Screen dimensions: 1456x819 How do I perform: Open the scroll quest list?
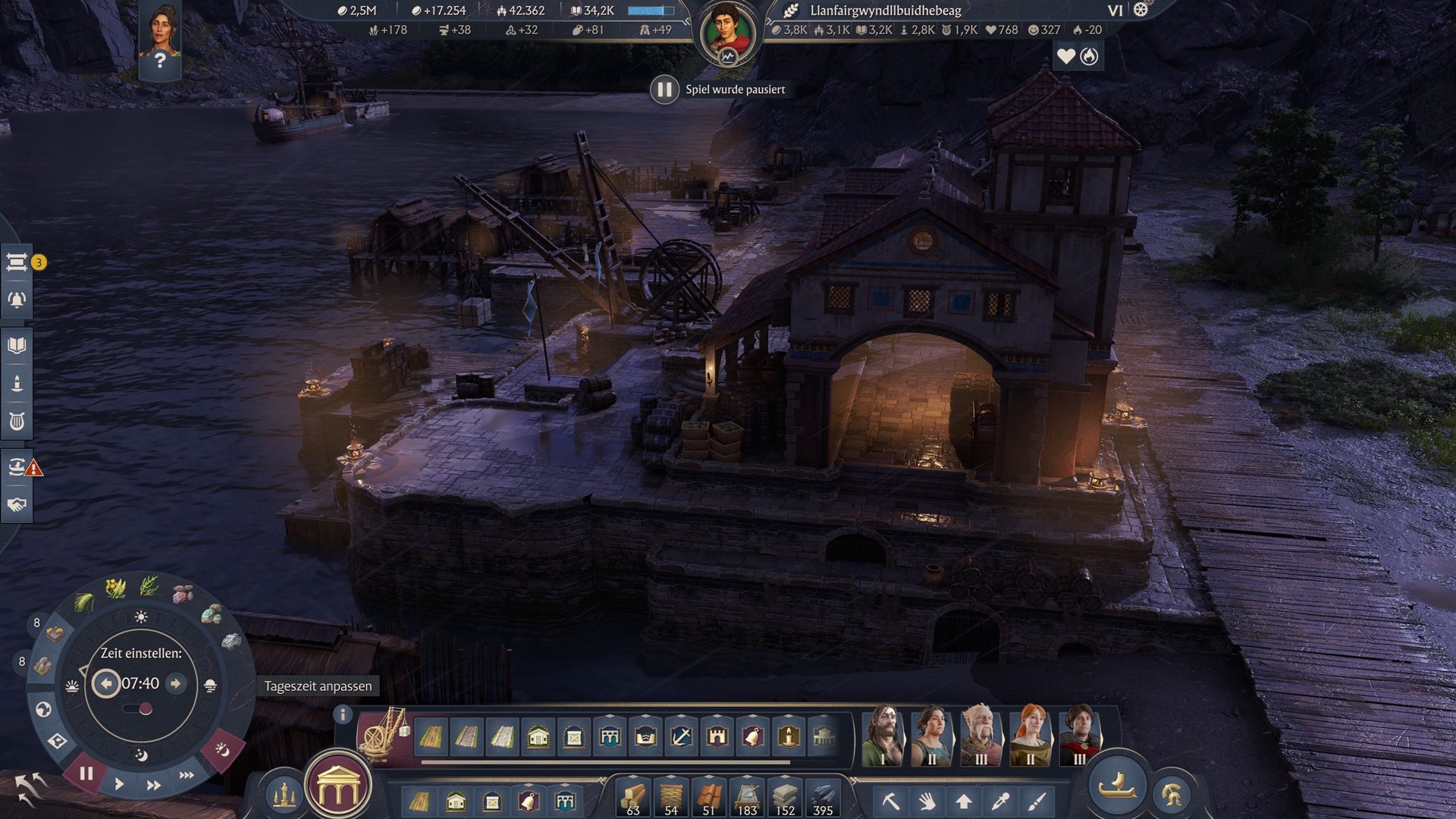click(x=17, y=262)
